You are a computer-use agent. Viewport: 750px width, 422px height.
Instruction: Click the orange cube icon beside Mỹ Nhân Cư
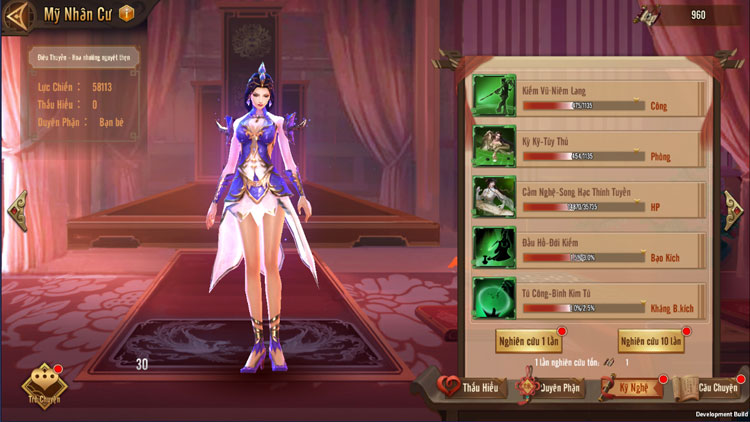coord(126,14)
